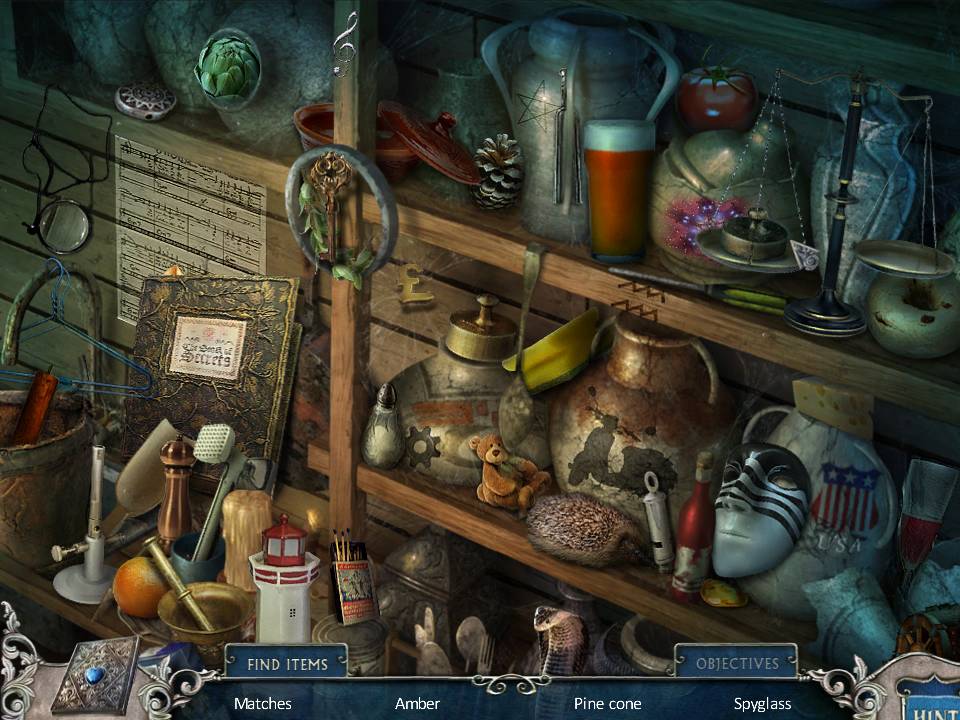
Task: Open the blue-gem journal book
Action: click(95, 675)
